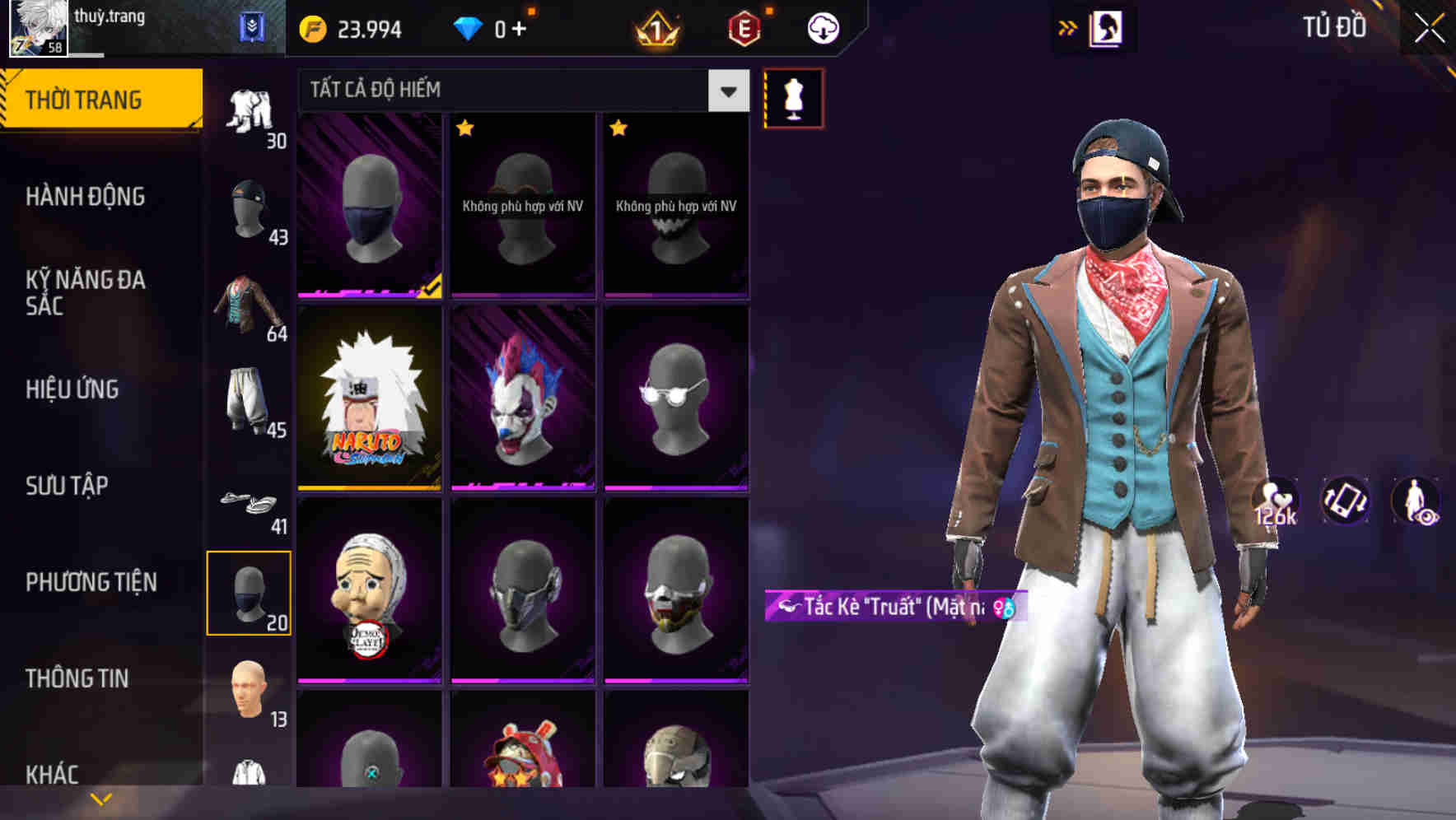Open the wardrobe download icon on top bar

pos(823,27)
